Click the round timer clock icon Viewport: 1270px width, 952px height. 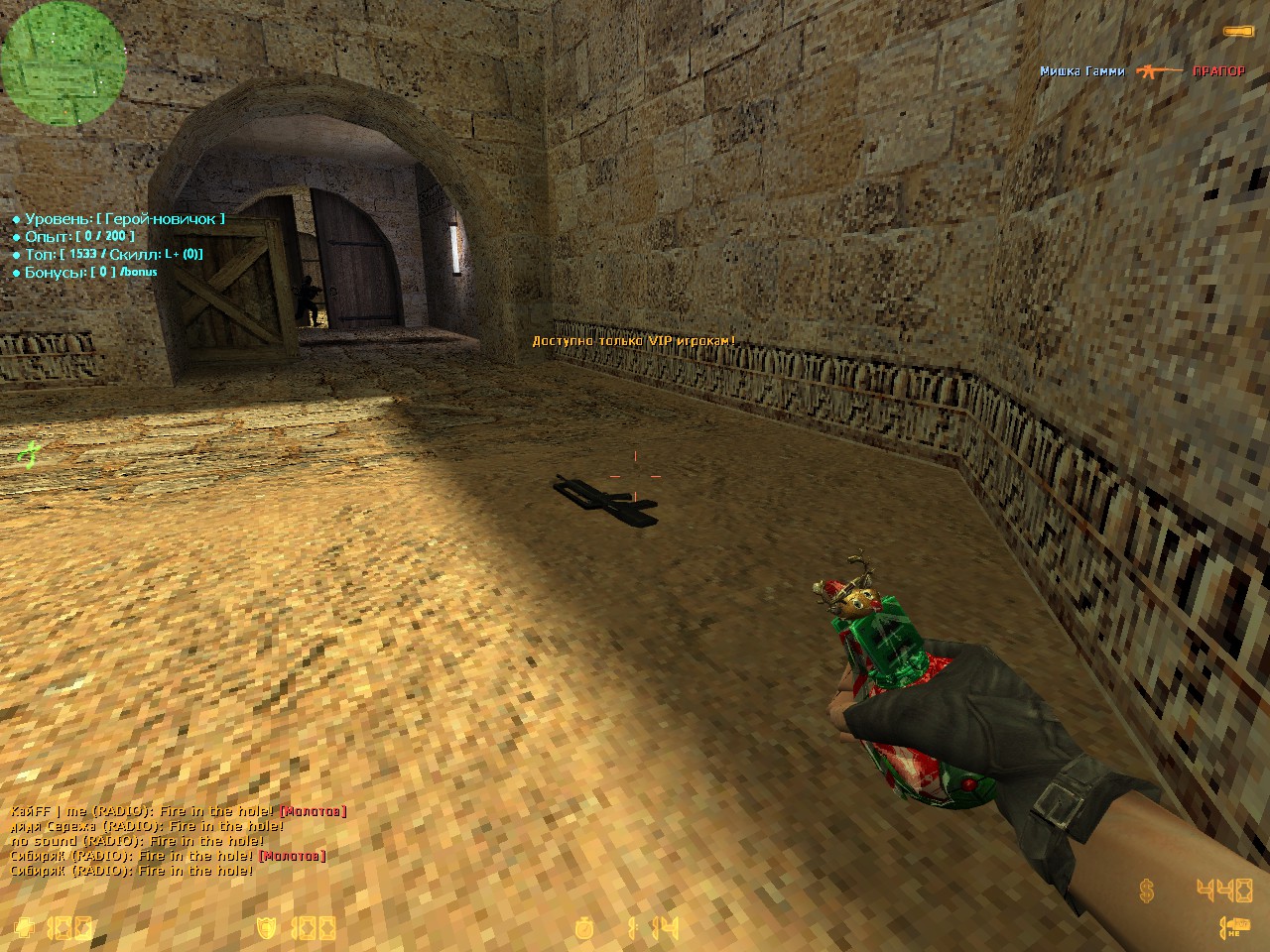pos(586,928)
